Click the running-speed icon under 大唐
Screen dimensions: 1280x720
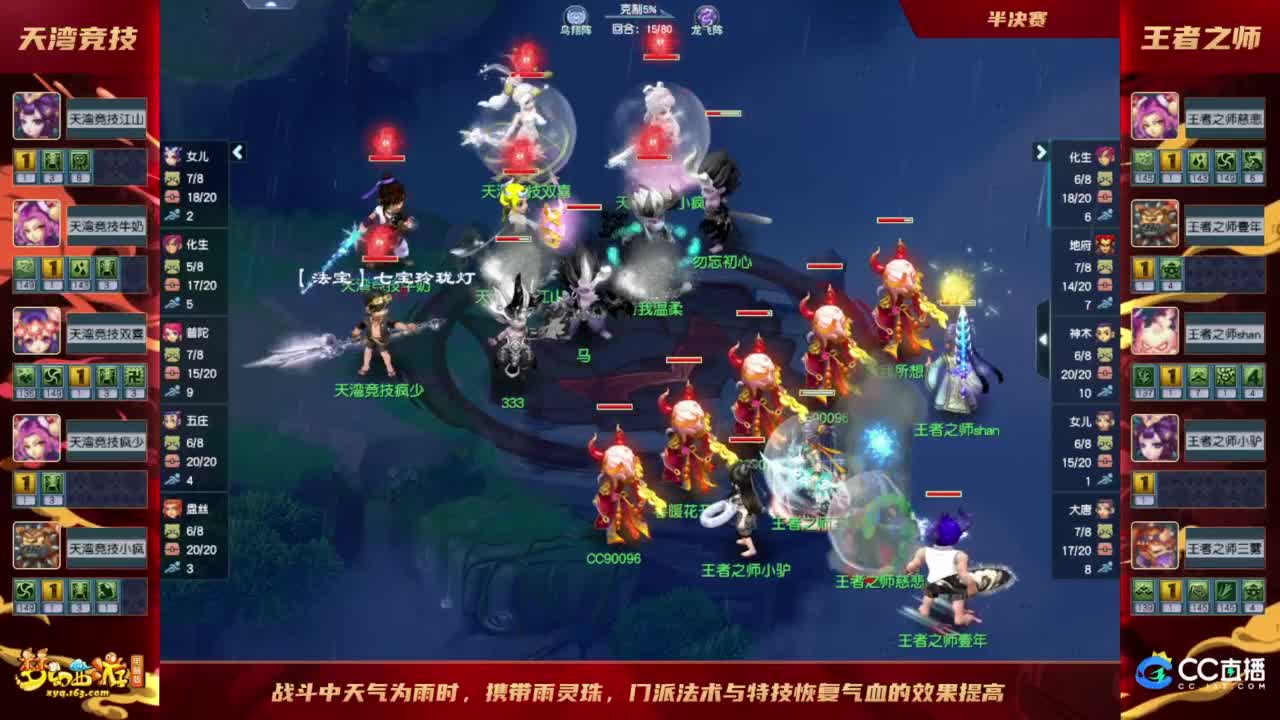[1104, 566]
